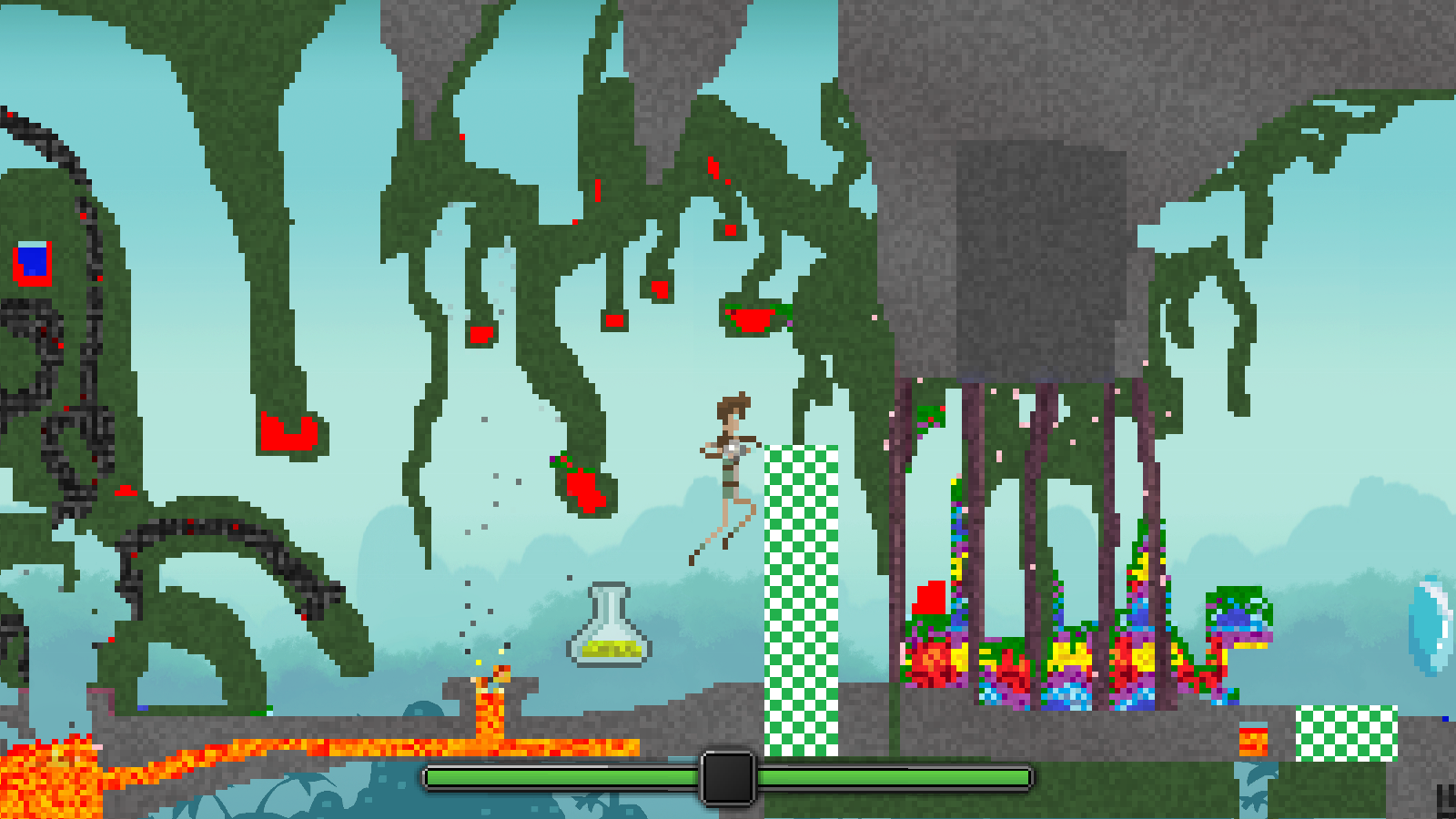Image resolution: width=1456 pixels, height=819 pixels.
Task: Click the lava block embedded in the right stone wall
Action: pos(1253,742)
